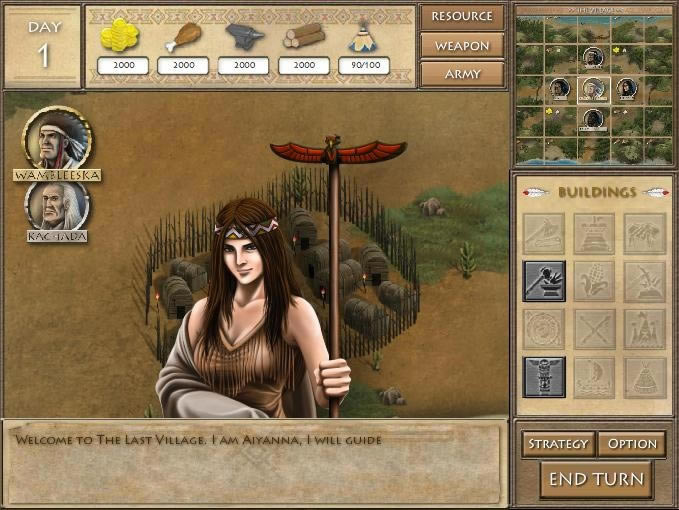Select the Kachada elder portrait
Screen dimensions: 679x510
[56, 205]
